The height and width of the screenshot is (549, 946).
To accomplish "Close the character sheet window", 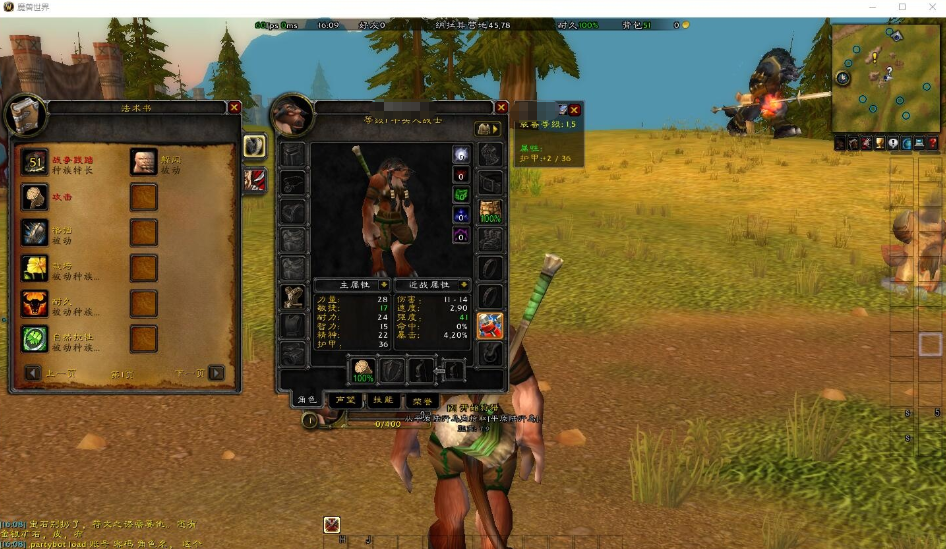I will coord(502,107).
